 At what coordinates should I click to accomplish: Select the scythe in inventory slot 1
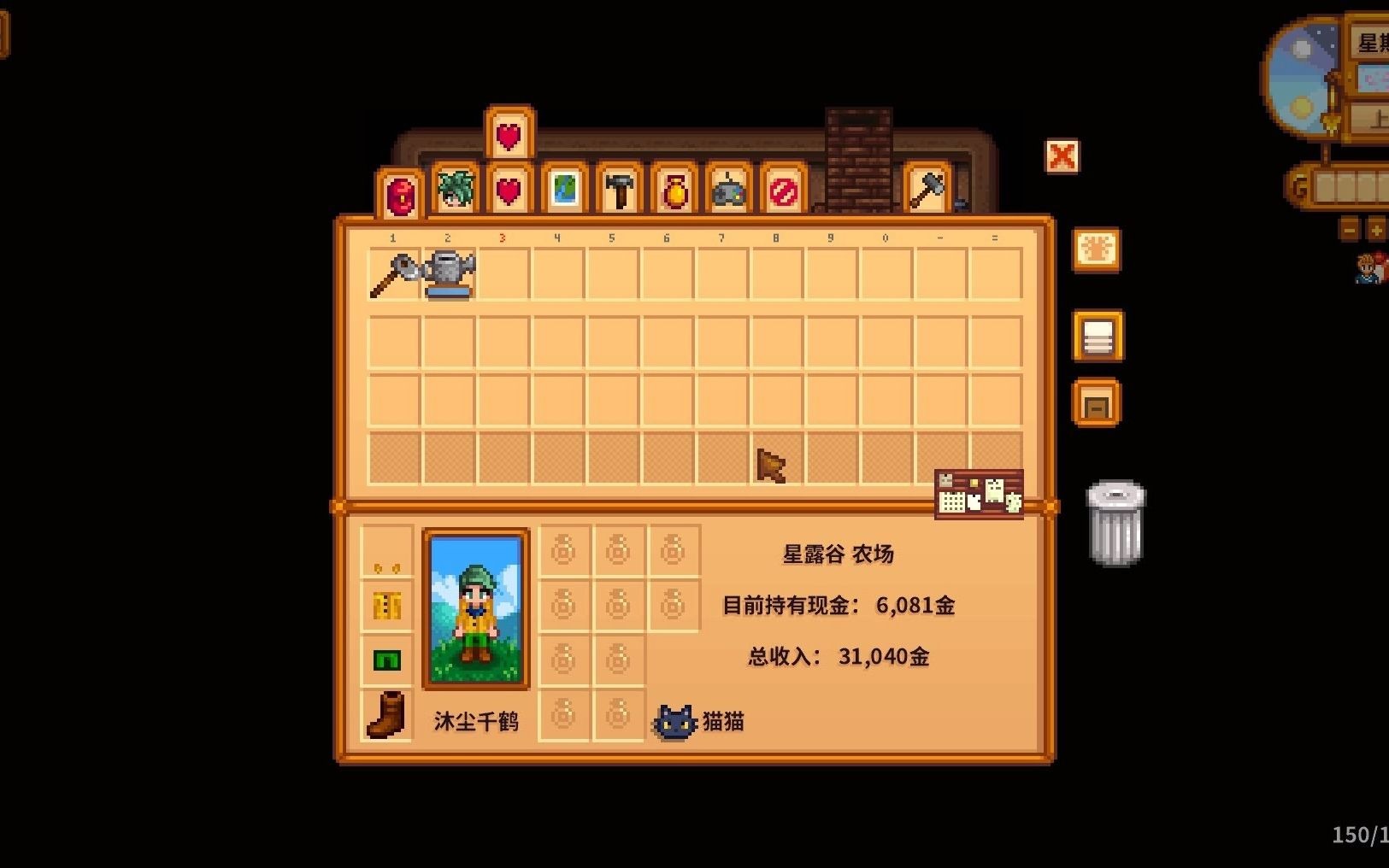point(392,272)
